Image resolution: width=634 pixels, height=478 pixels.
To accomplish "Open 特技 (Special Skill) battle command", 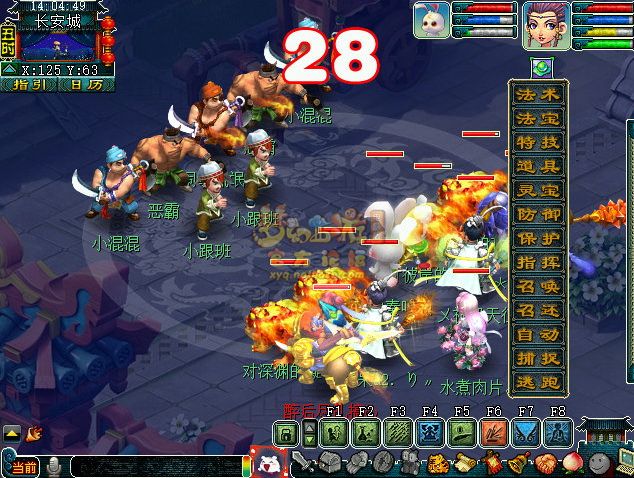I will pos(538,143).
